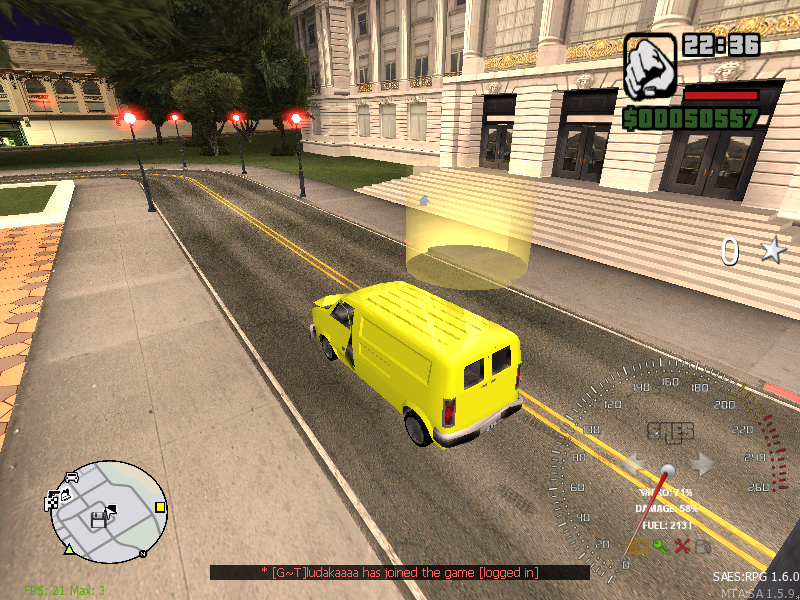
Task: Open the circular minimap
Action: click(108, 510)
